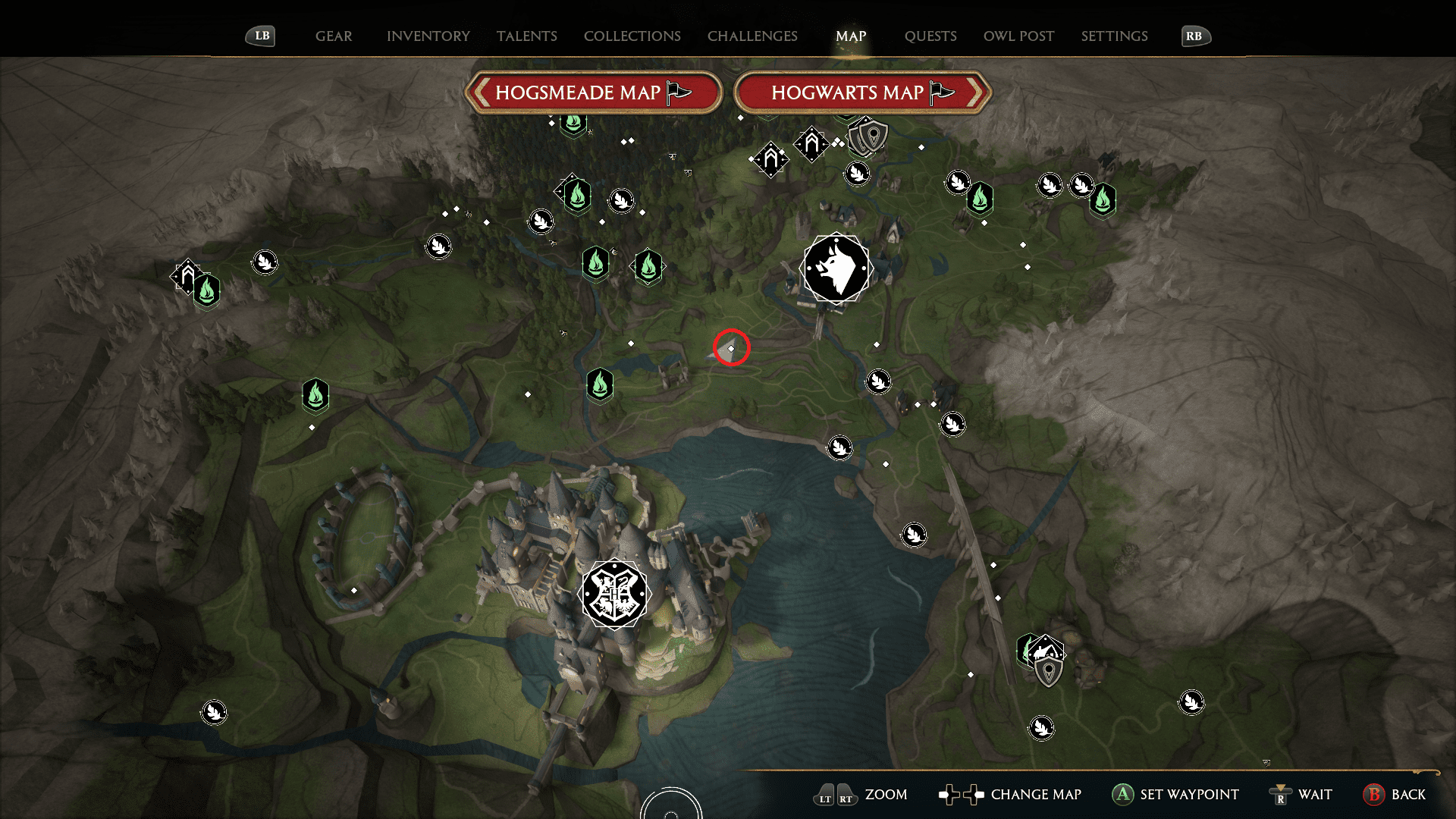Click the large wolf head den icon
1456x819 pixels.
coord(836,268)
